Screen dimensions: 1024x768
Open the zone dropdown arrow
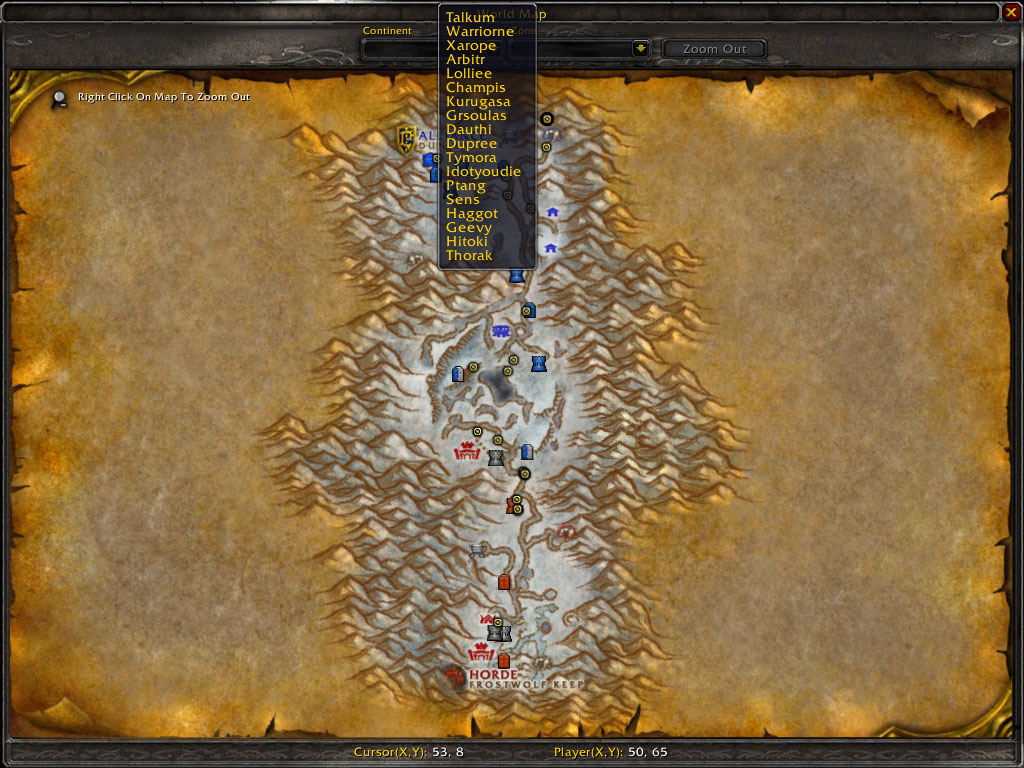(x=641, y=49)
